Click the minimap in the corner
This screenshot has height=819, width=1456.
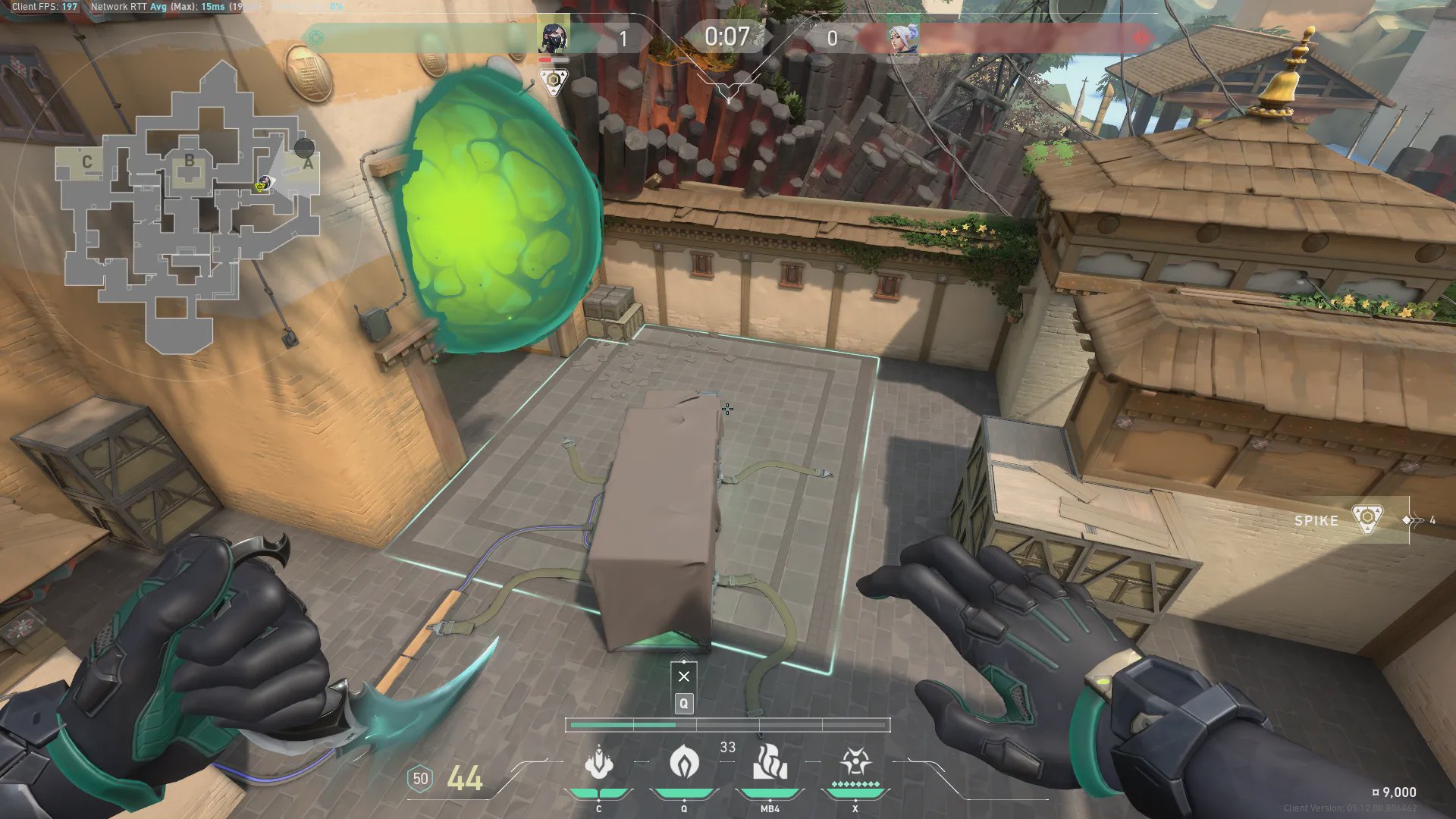point(190,205)
